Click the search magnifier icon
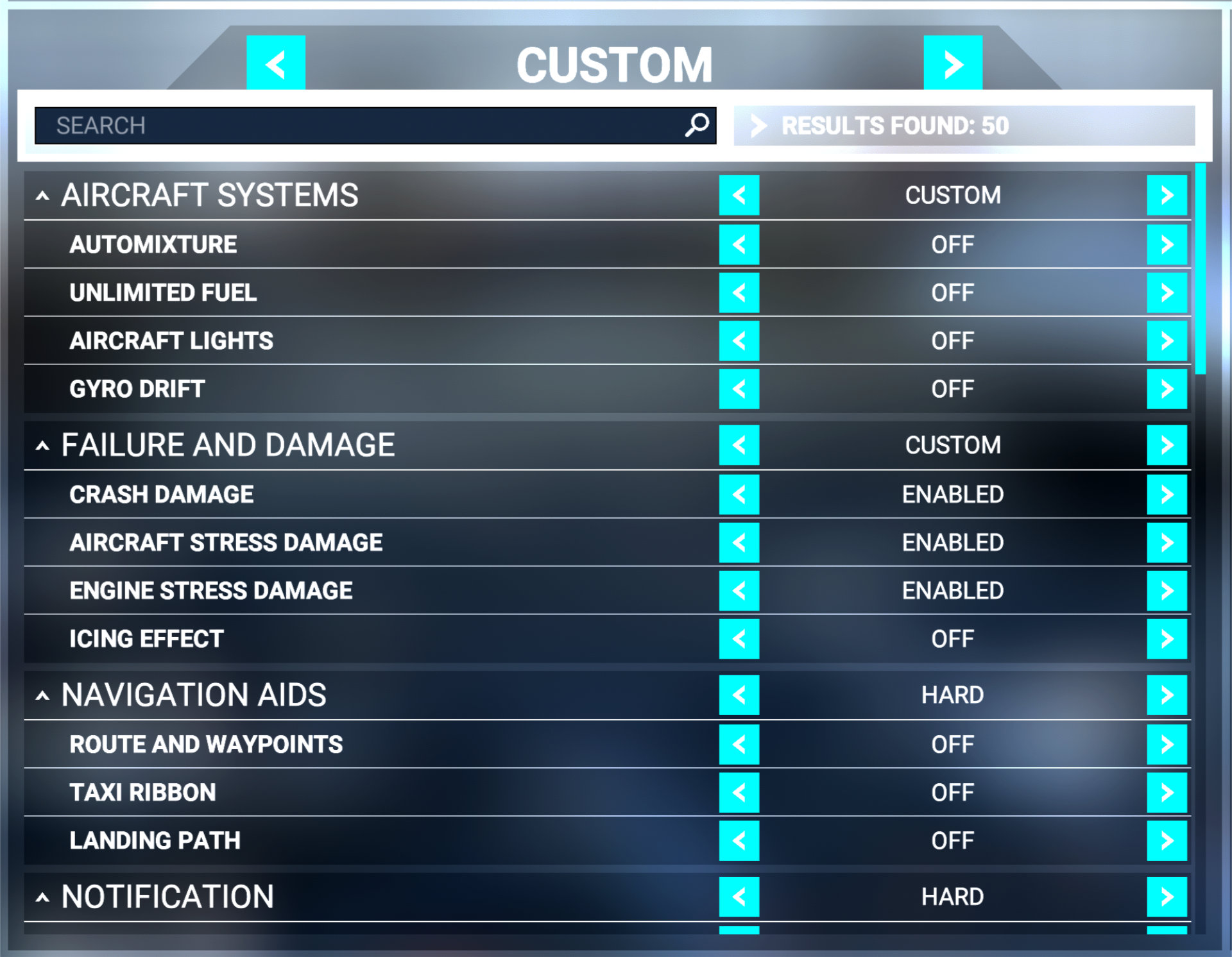Screen dimensions: 1232x957 click(x=696, y=126)
